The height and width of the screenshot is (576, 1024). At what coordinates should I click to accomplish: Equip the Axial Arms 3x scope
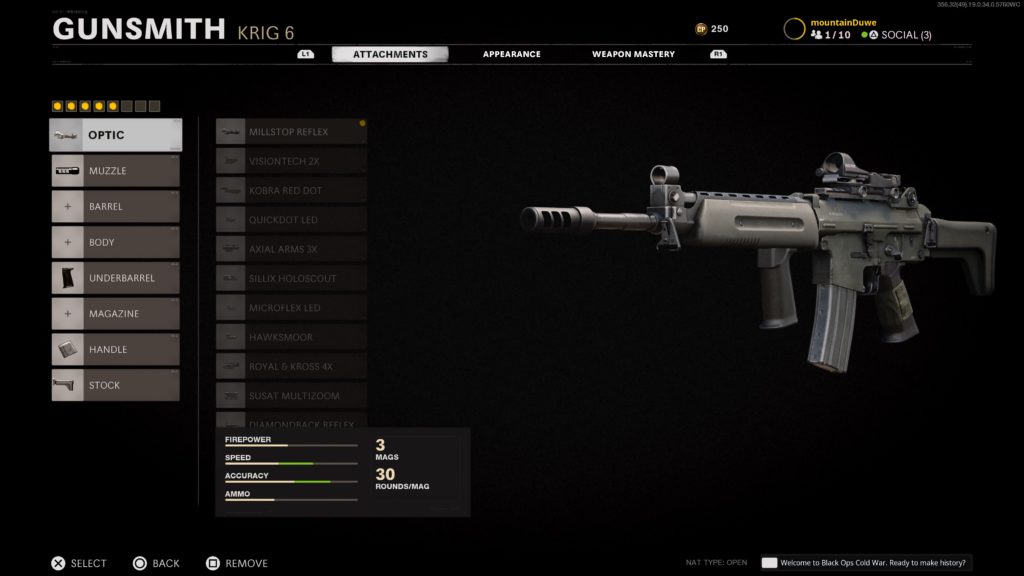click(x=291, y=249)
